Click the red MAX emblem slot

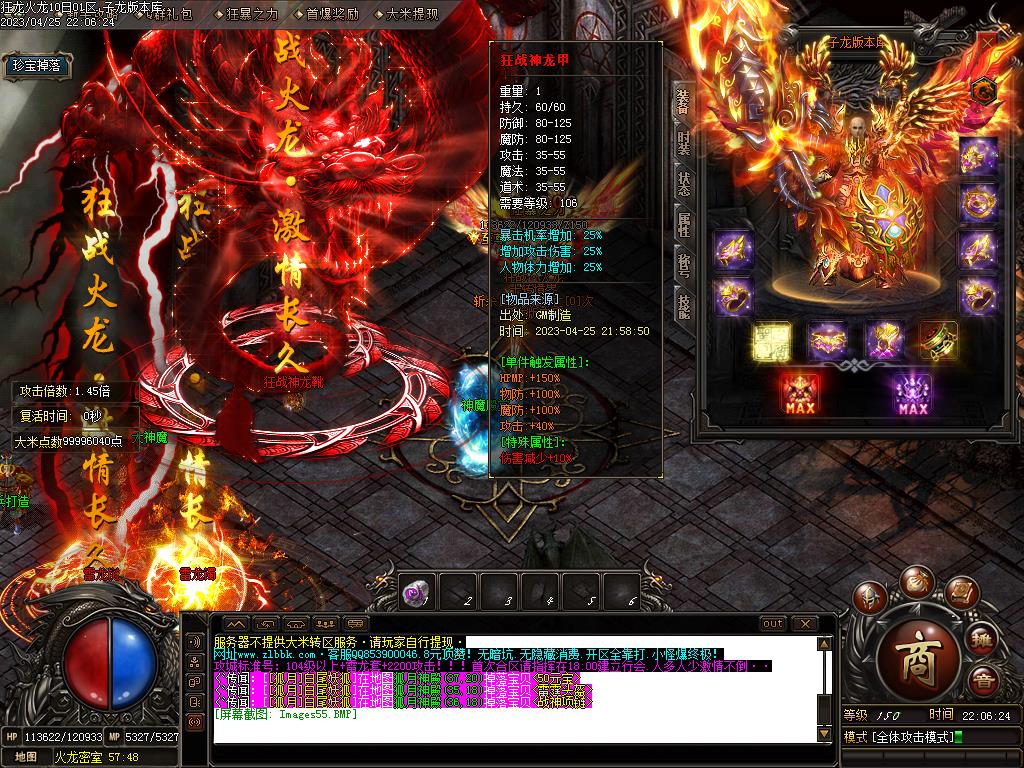[801, 393]
